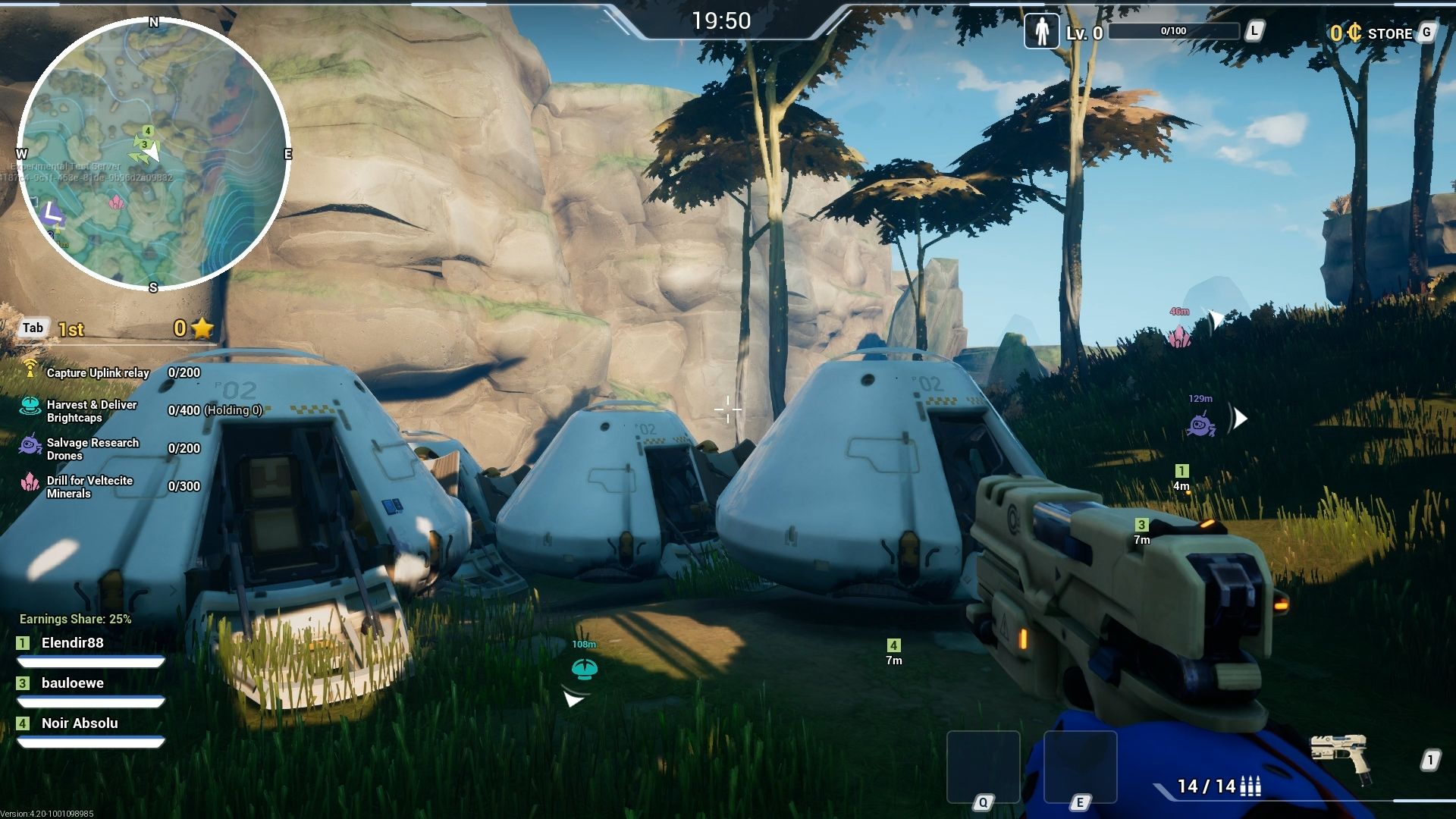Click the purple research drone waypoint marker
This screenshot has width=1456, height=819.
(x=1200, y=425)
